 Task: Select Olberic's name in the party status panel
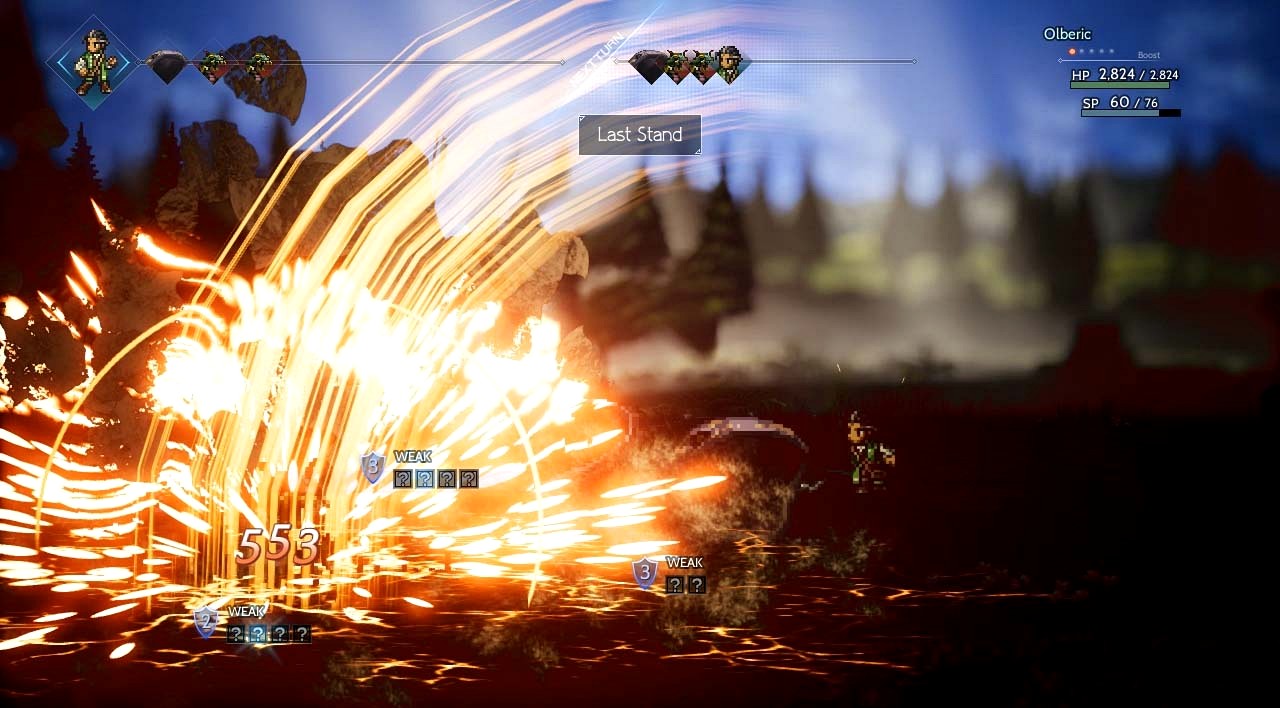[x=1067, y=34]
